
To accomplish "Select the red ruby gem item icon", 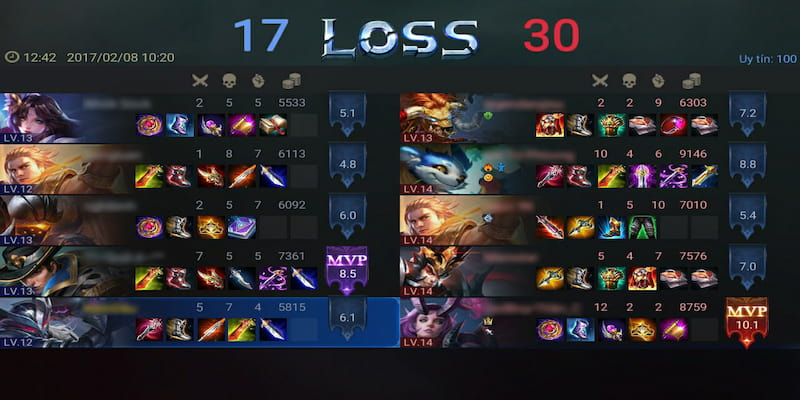I will click(x=672, y=125).
